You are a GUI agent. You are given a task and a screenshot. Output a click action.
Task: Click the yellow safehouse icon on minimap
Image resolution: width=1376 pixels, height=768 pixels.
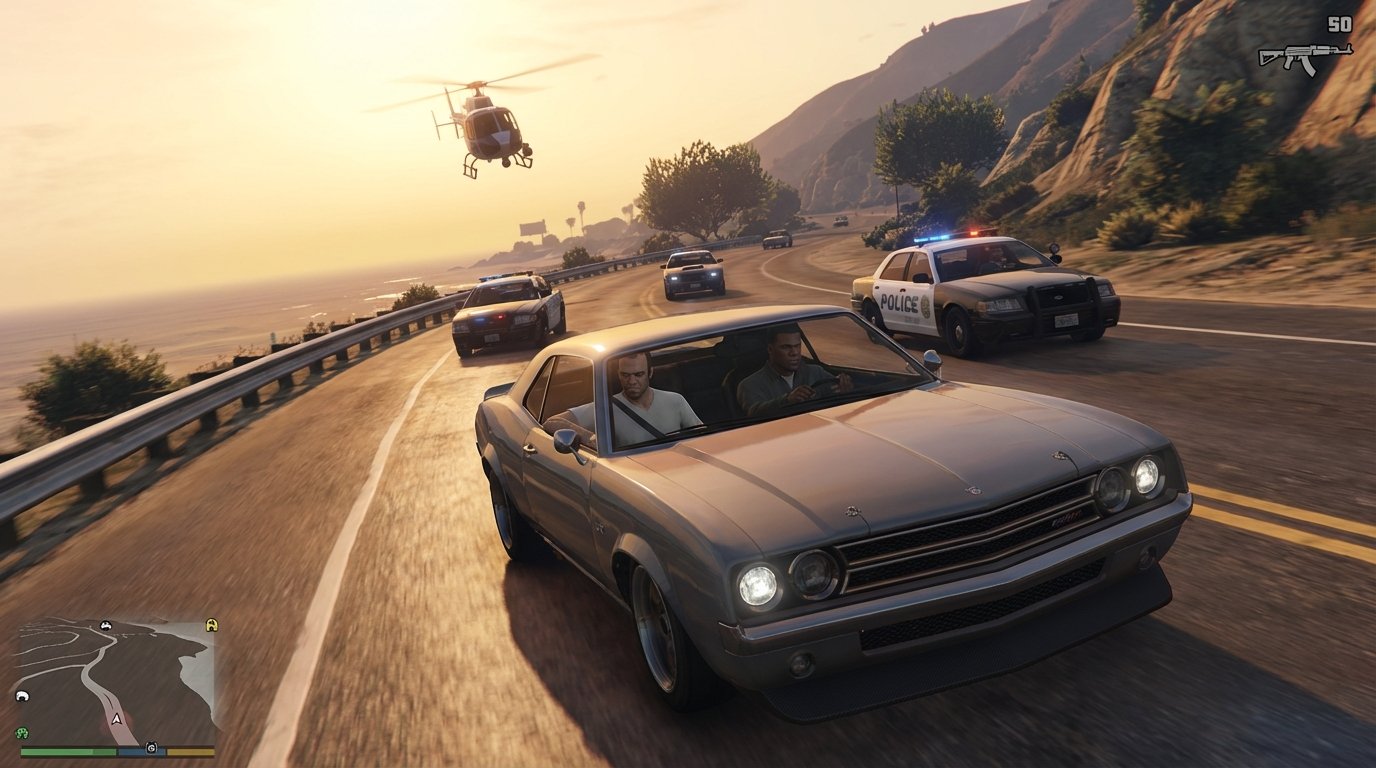[x=211, y=625]
